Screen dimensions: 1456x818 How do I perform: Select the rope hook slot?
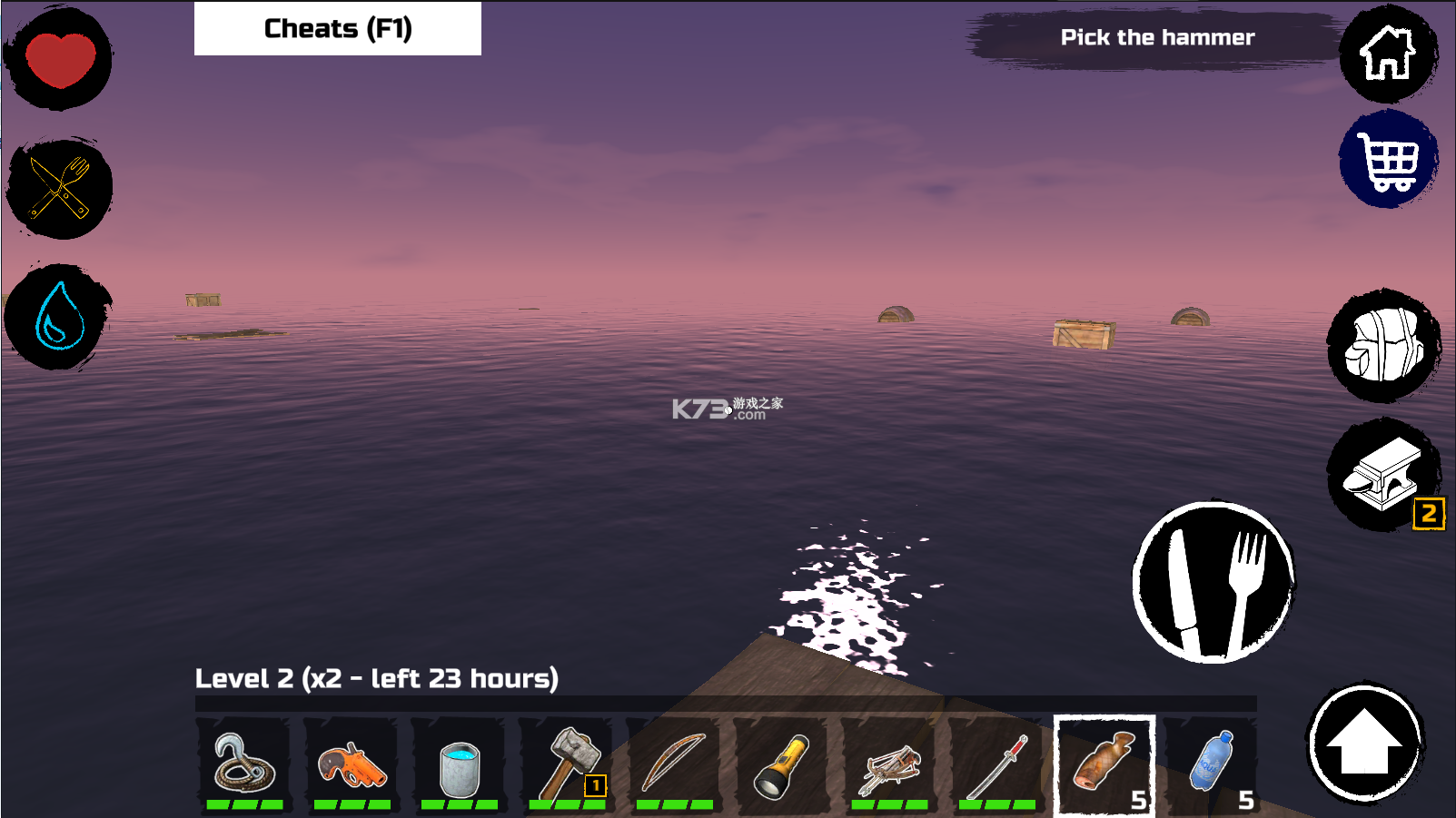point(244,764)
